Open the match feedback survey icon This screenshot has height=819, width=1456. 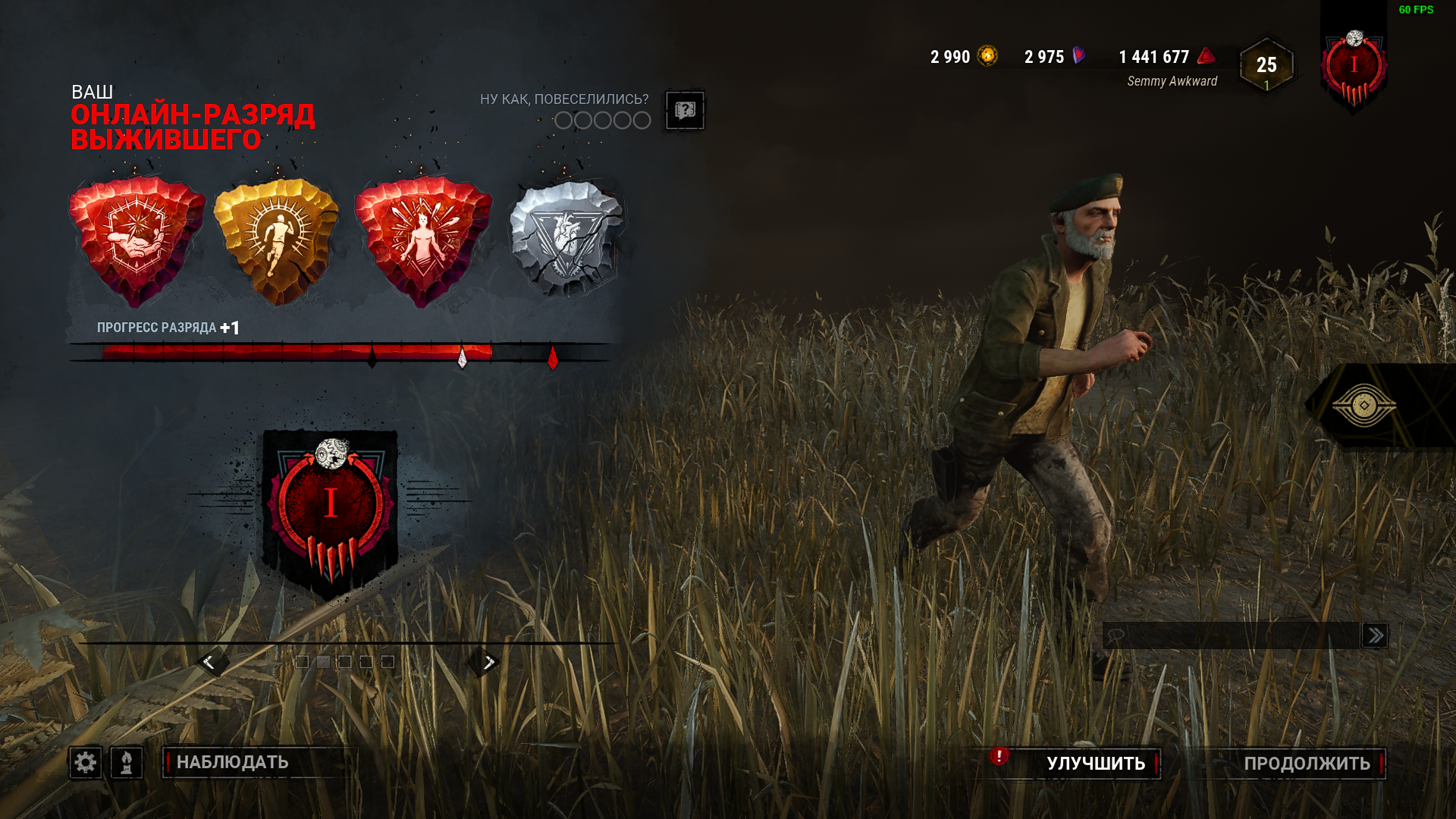tap(685, 111)
